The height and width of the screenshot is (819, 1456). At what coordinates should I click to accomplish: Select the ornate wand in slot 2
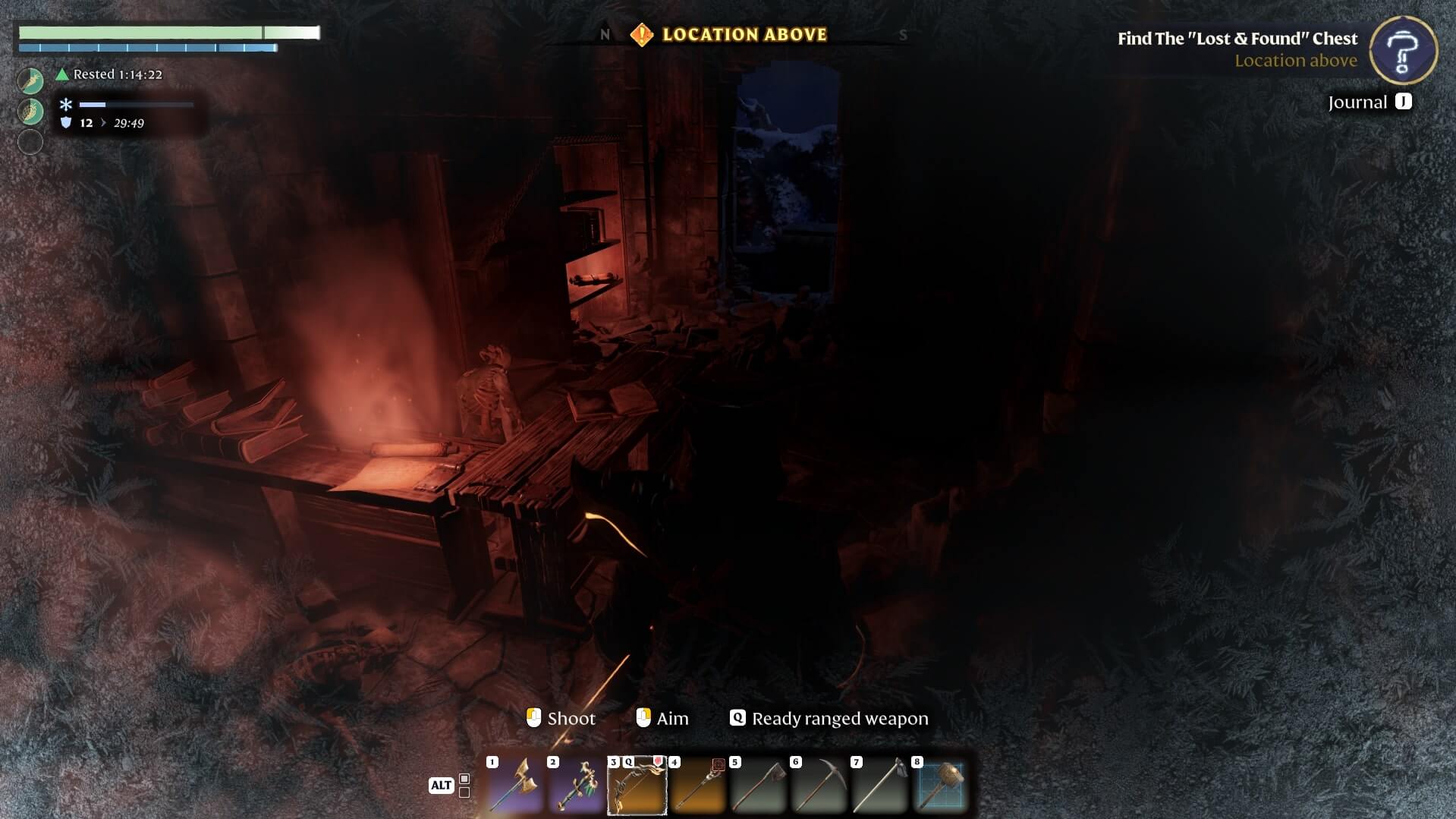pos(576,786)
